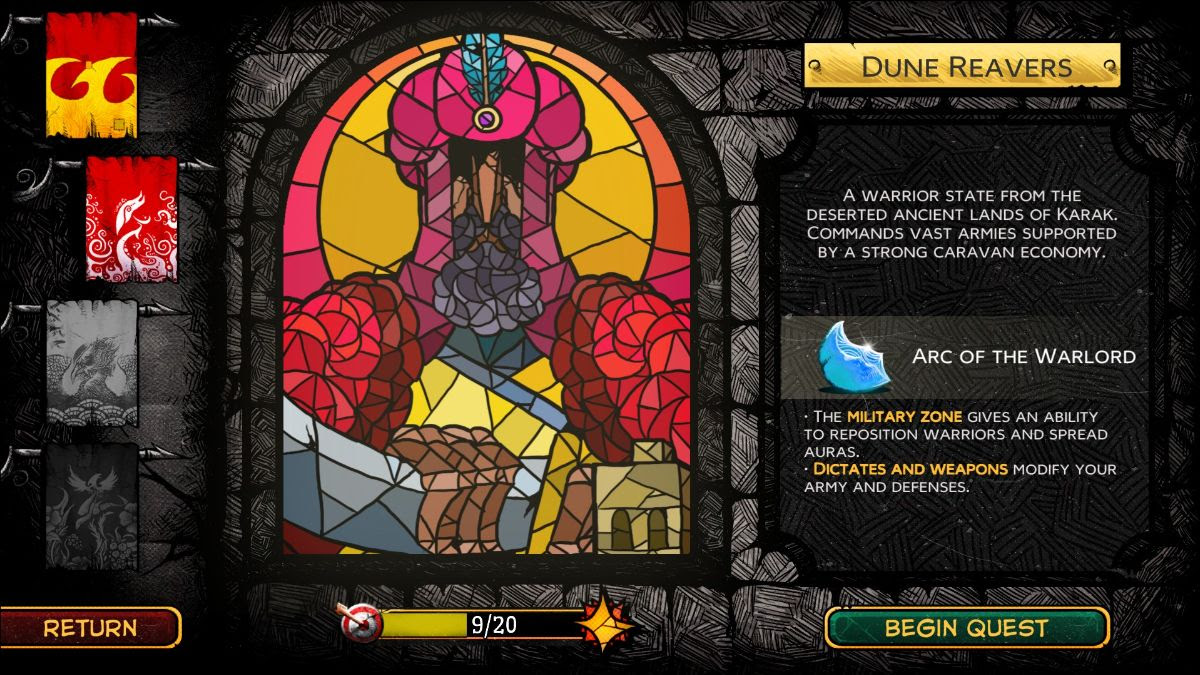Click the Arc of the Warlord relic icon
The height and width of the screenshot is (675, 1200).
pyautogui.click(x=848, y=356)
